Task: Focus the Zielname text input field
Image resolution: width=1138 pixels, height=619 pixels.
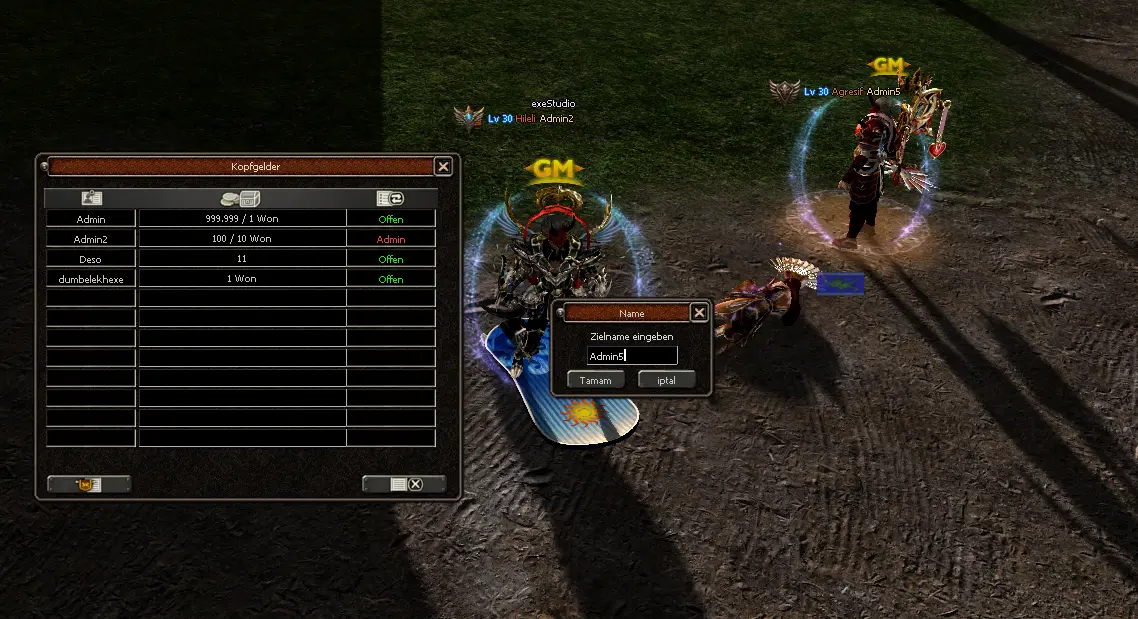Action: pyautogui.click(x=632, y=356)
